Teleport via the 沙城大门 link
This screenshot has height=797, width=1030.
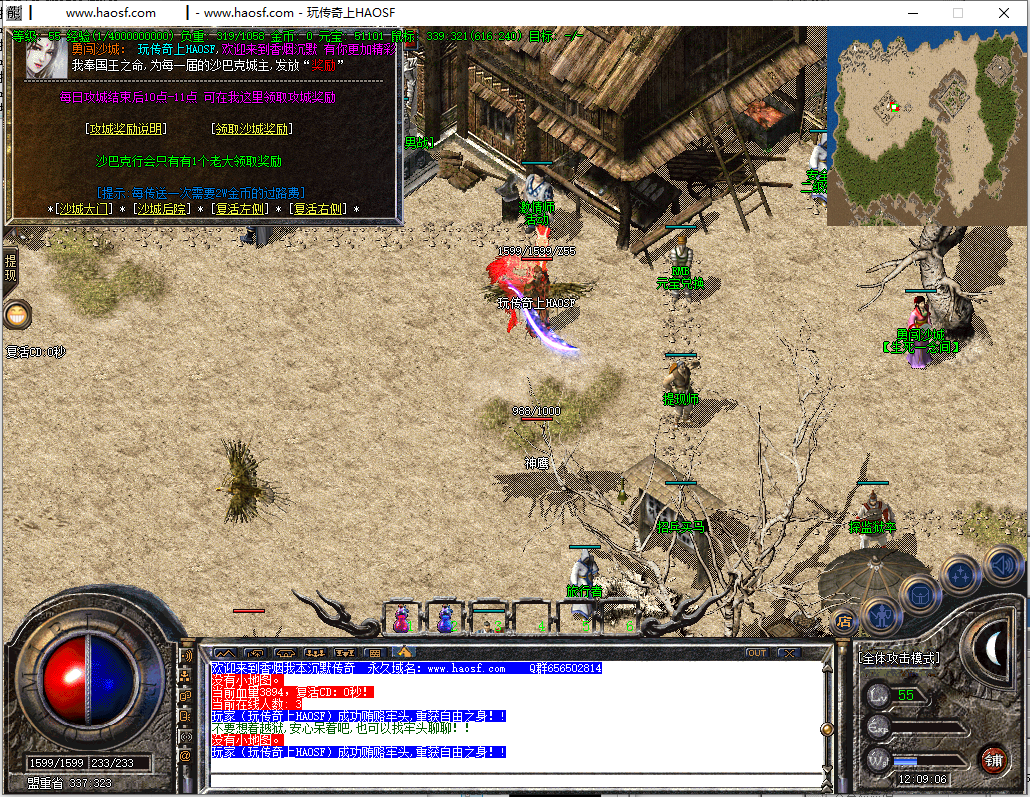point(84,209)
